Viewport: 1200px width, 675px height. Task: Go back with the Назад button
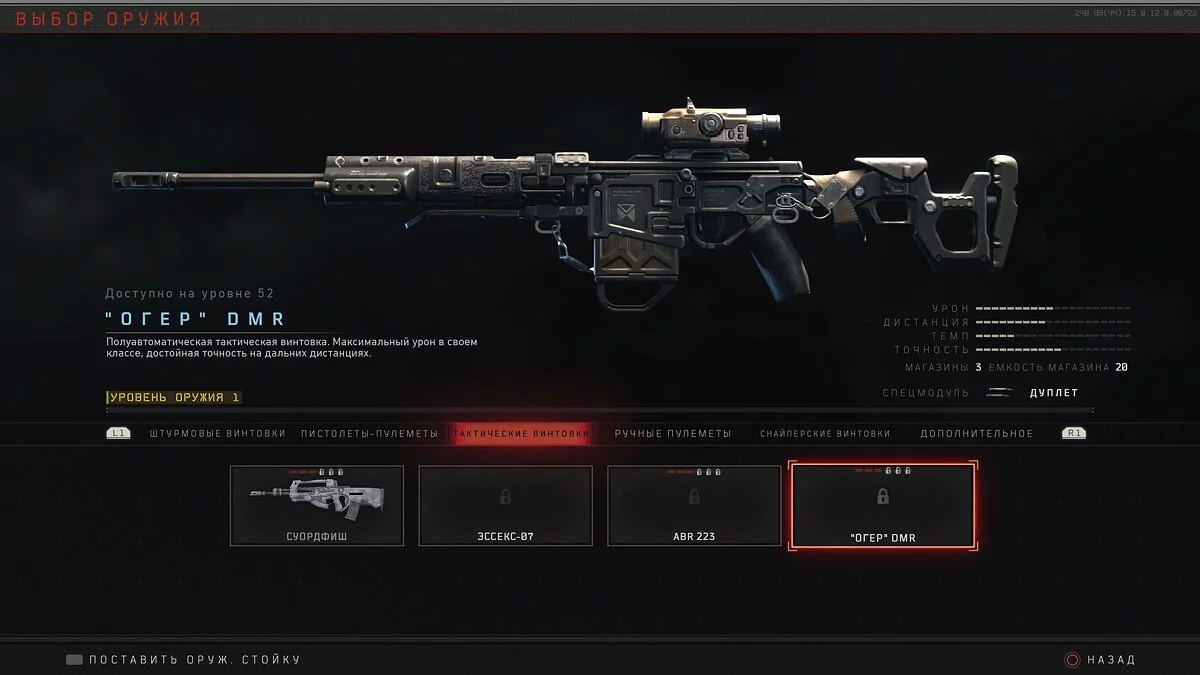point(1100,660)
